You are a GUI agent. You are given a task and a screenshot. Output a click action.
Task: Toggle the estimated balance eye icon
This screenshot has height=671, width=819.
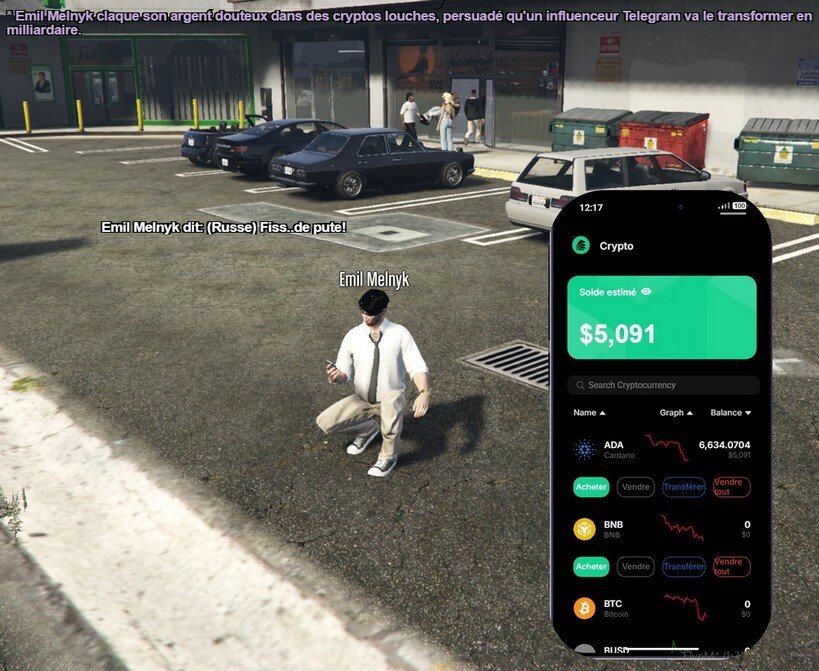pos(646,292)
